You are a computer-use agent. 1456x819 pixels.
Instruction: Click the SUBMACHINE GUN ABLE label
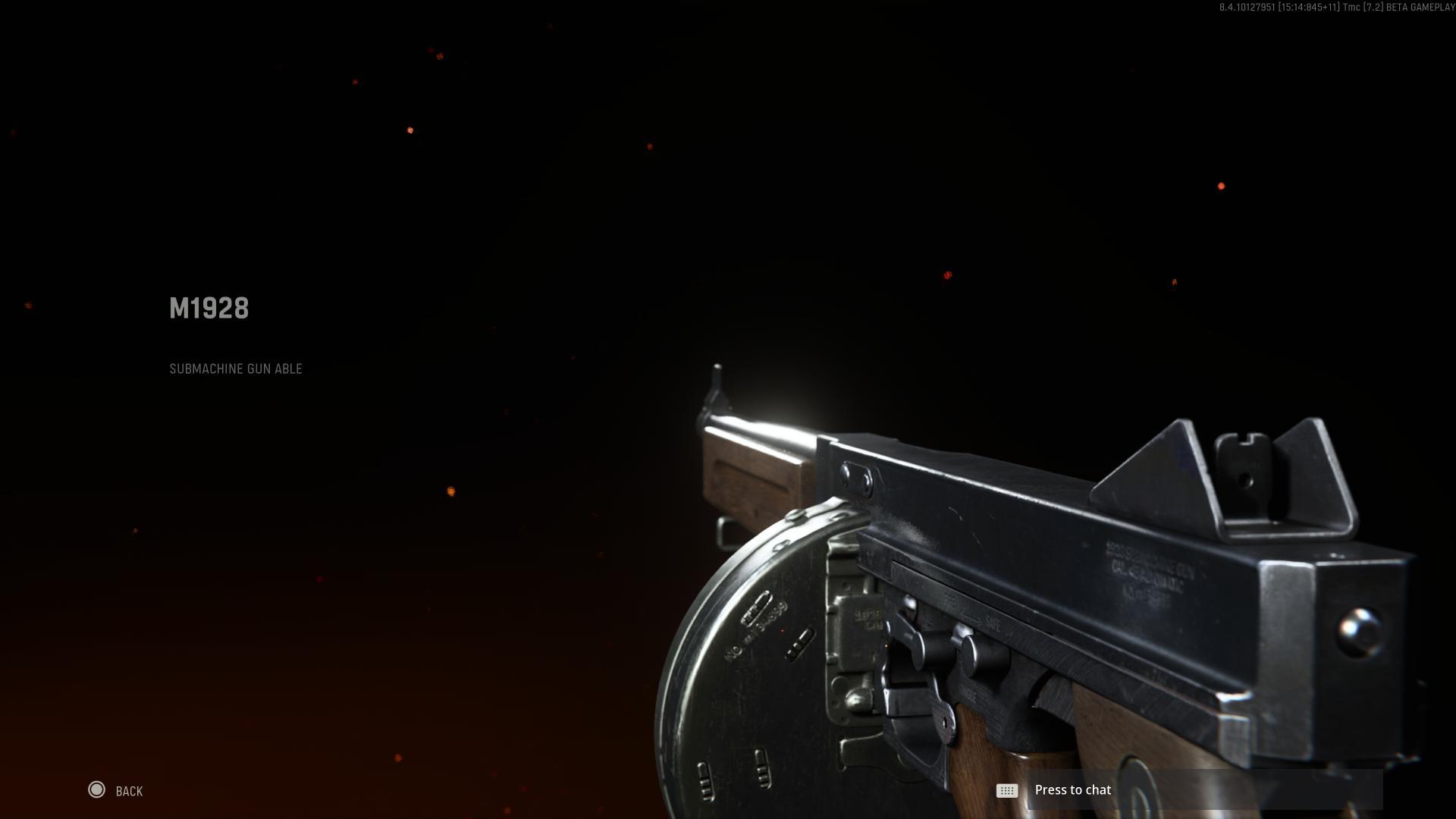click(x=236, y=369)
